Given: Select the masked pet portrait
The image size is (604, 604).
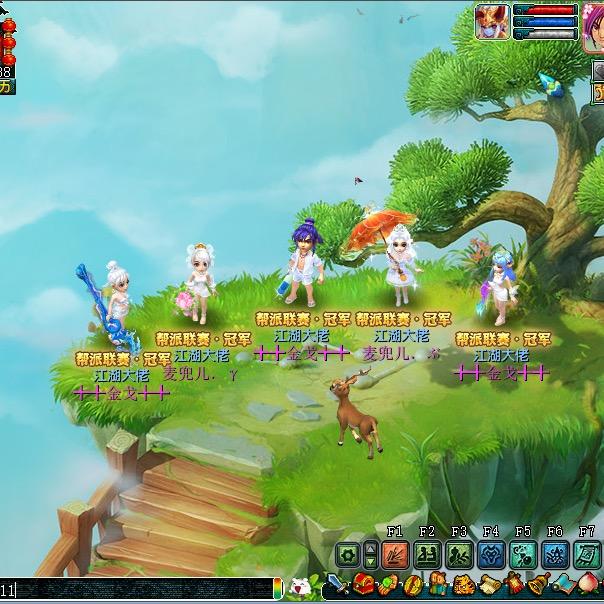Looking at the screenshot, I should click(492, 20).
